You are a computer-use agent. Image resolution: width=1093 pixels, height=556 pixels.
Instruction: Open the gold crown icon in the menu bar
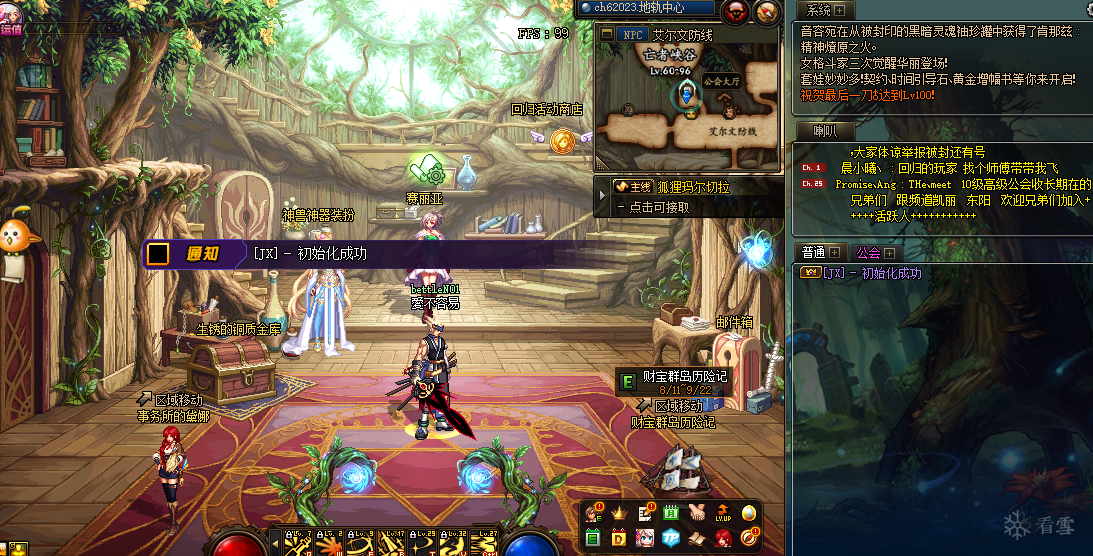618,514
